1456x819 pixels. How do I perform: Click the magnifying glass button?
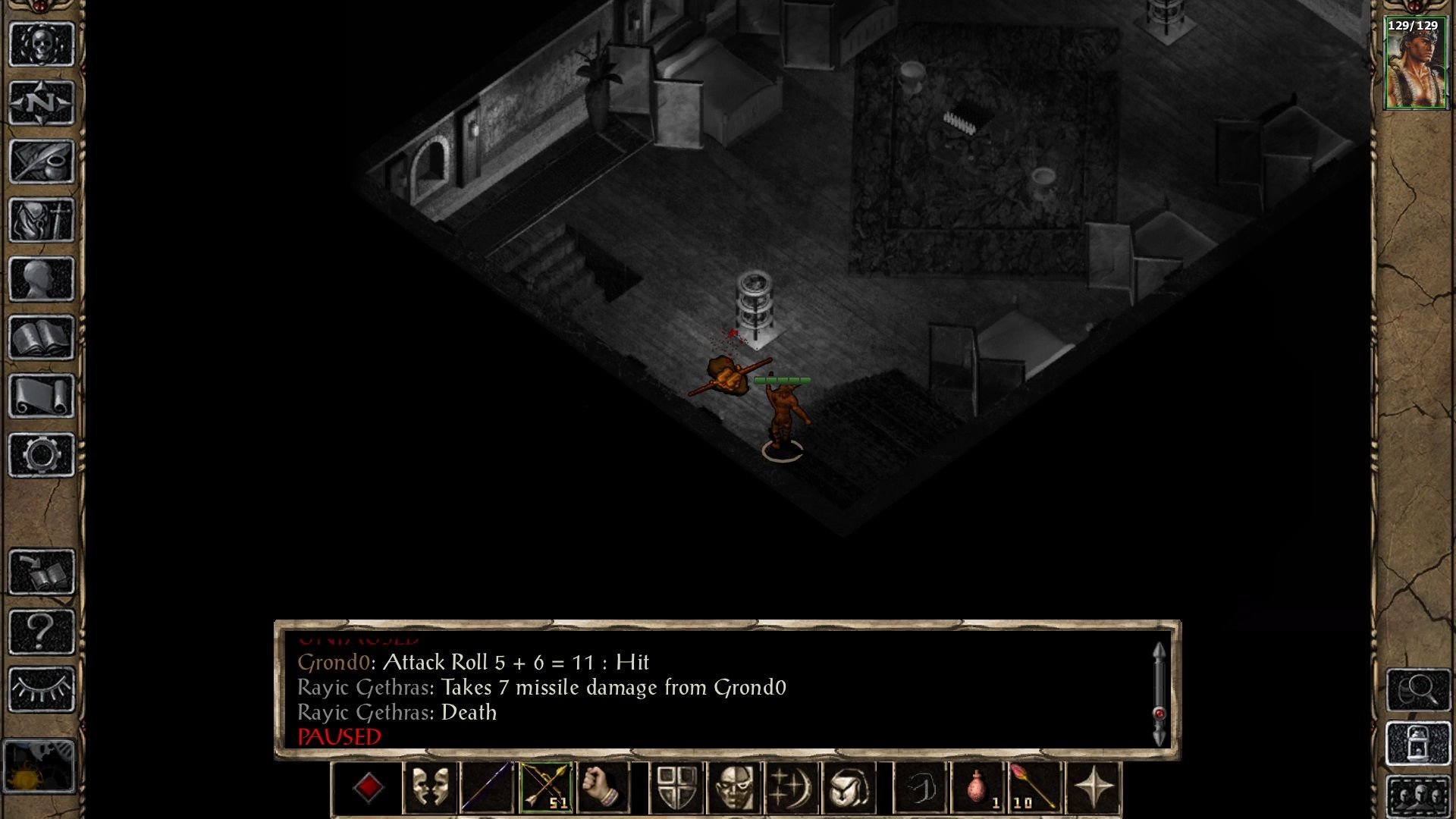(1418, 690)
